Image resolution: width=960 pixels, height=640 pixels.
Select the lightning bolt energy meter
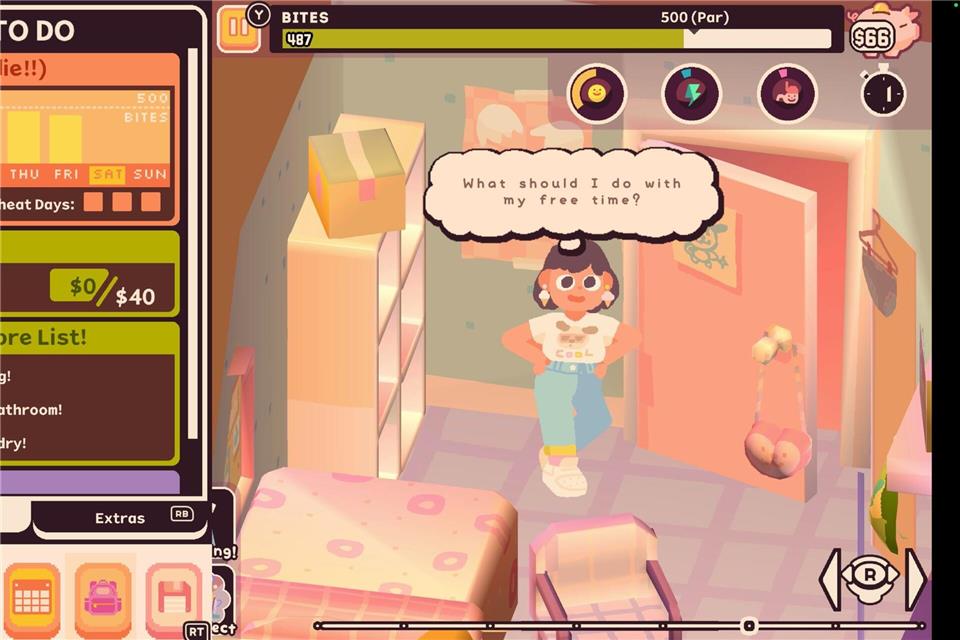[x=691, y=94]
